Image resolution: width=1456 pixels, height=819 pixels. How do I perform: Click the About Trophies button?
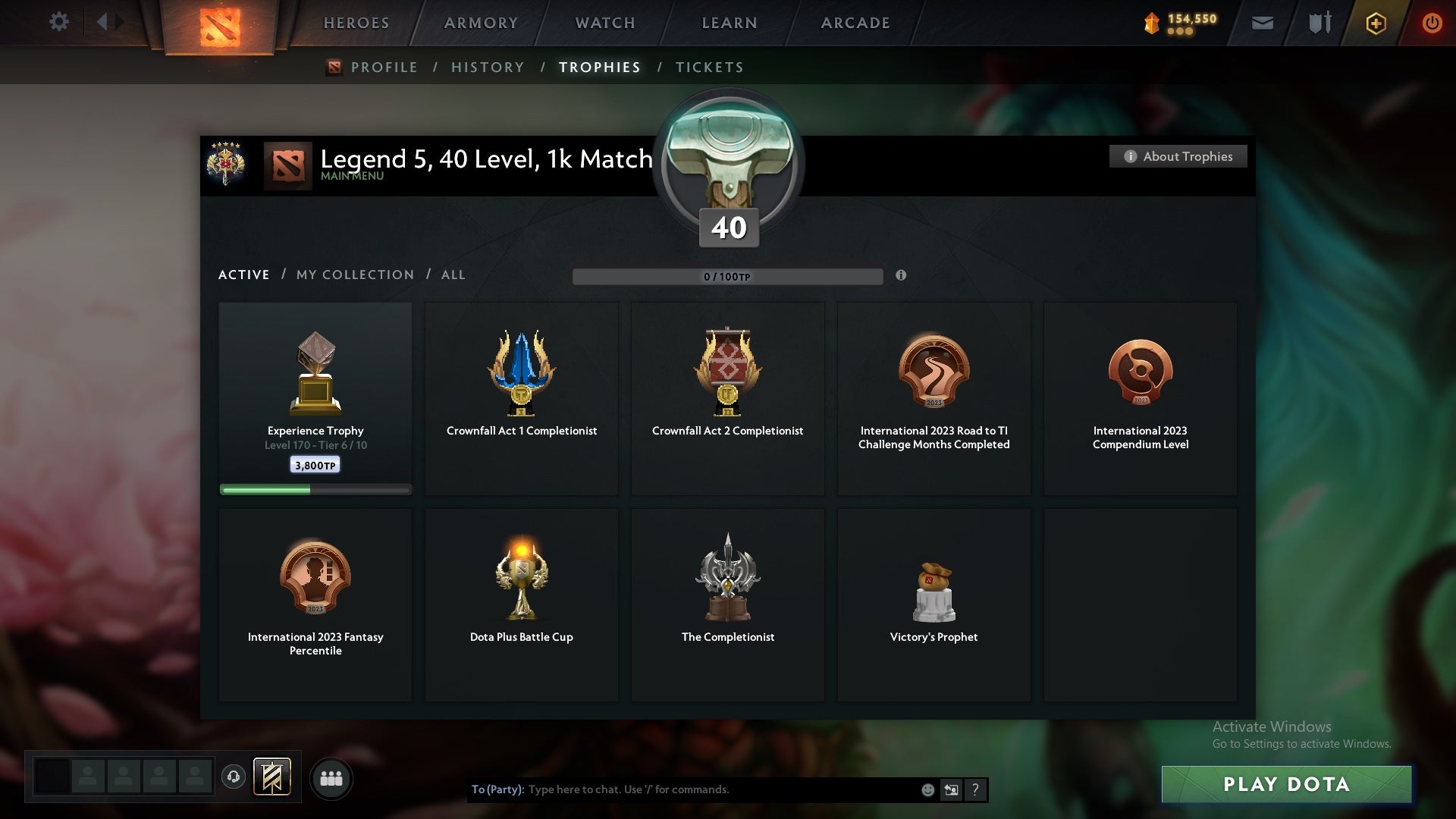1178,156
